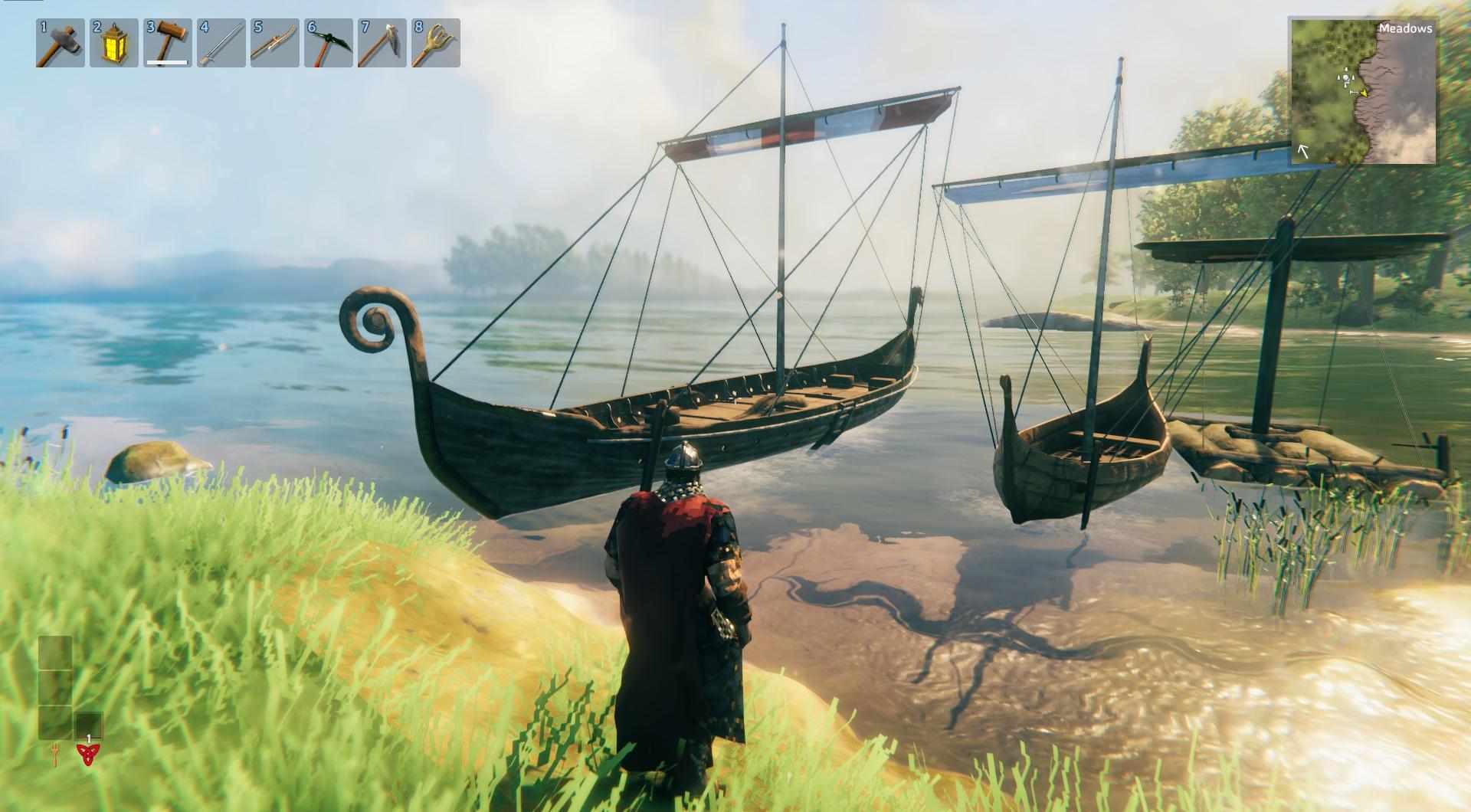This screenshot has height=812, width=1471.
Task: Choose the wooden building hammer slot
Action: pyautogui.click(x=168, y=43)
